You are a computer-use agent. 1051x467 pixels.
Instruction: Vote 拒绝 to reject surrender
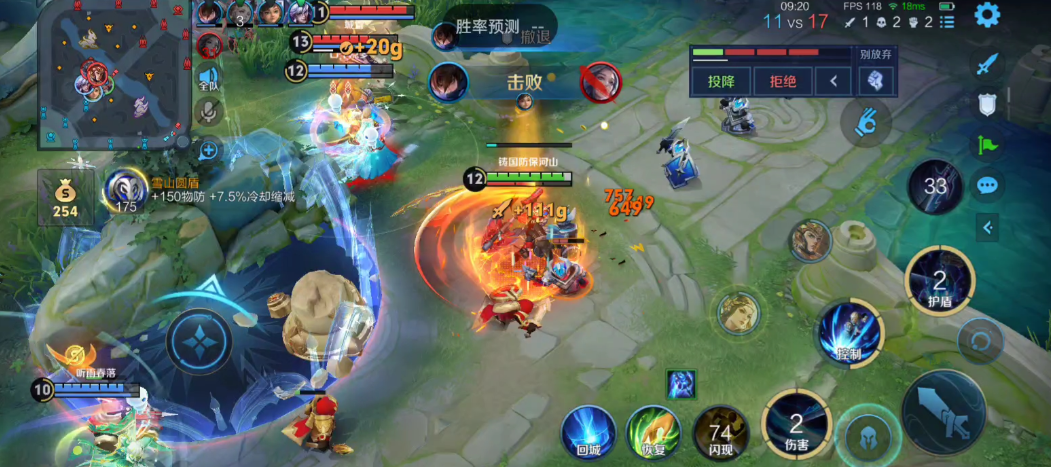click(783, 81)
